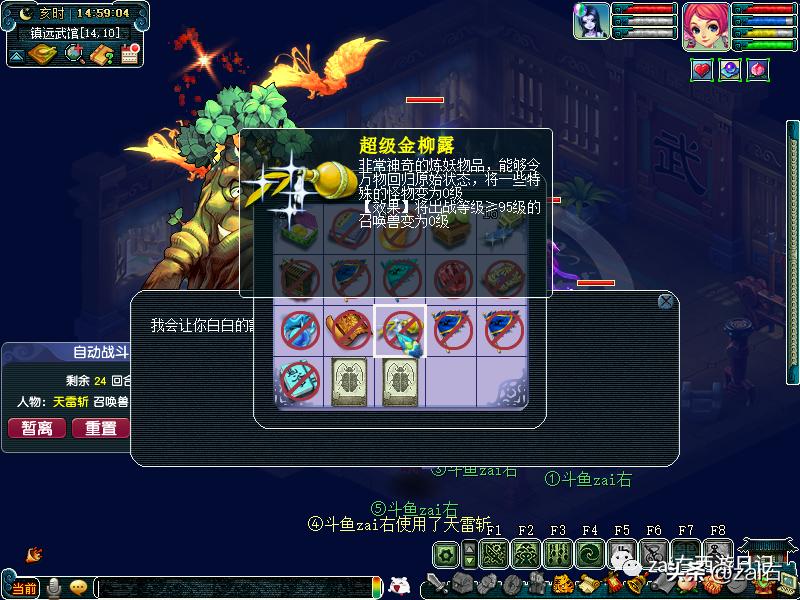The image size is (800, 600).
Task: Collapse the top-left panel with the arrow button
Action: click(16, 55)
